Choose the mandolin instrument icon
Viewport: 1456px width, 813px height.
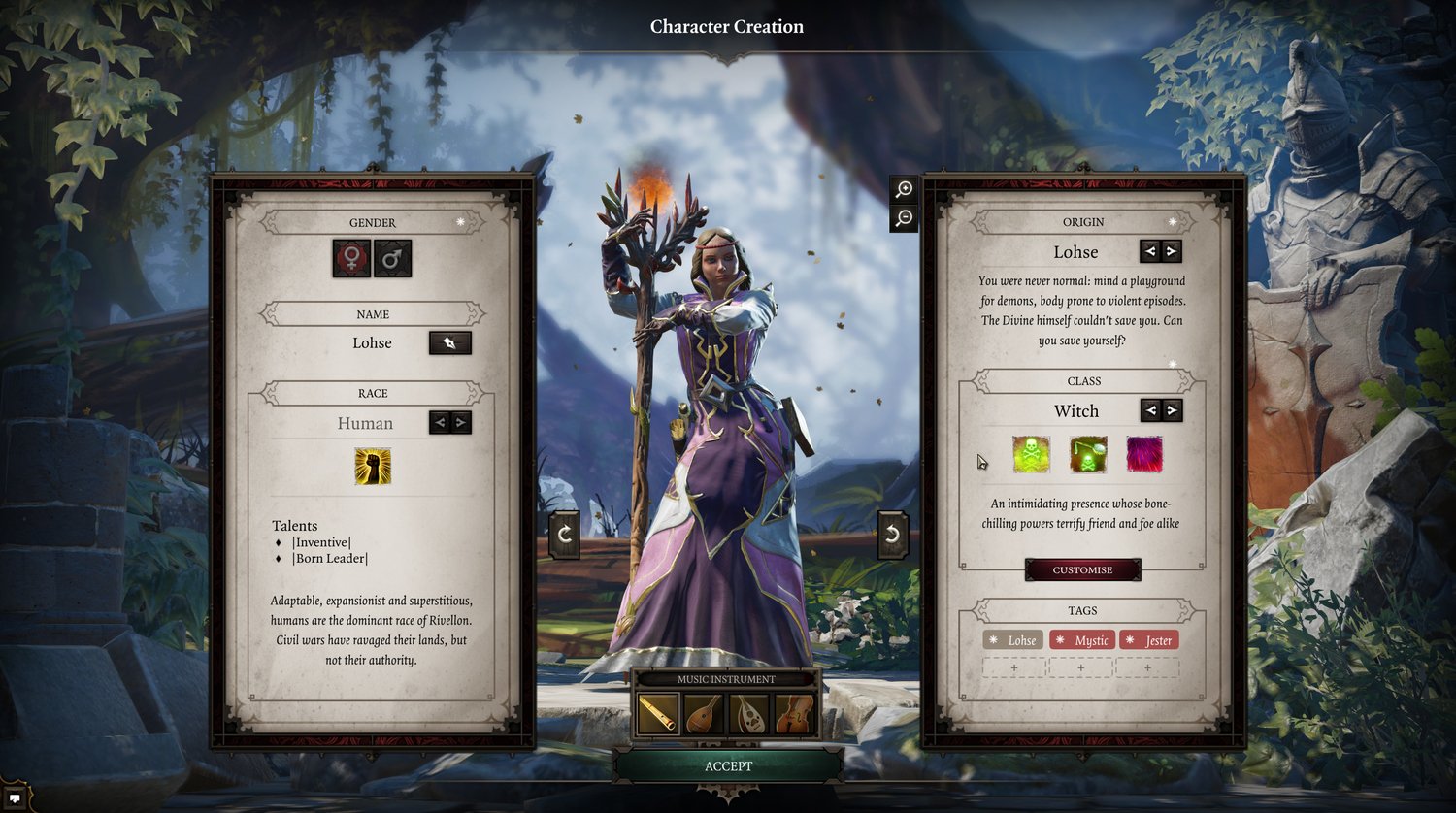point(702,715)
